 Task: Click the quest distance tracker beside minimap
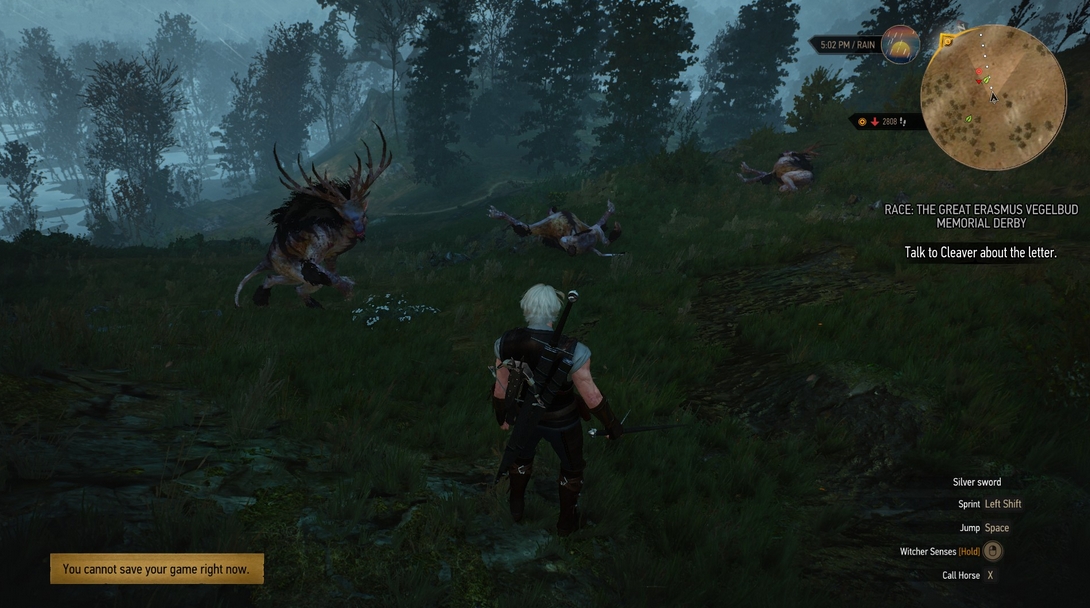pos(886,122)
